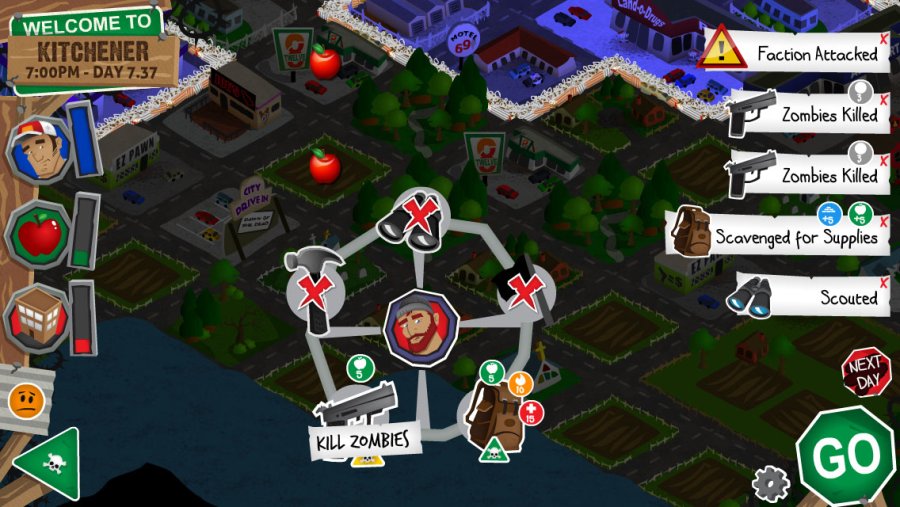Open settings with the gear icon
The width and height of the screenshot is (900, 507).
click(770, 485)
